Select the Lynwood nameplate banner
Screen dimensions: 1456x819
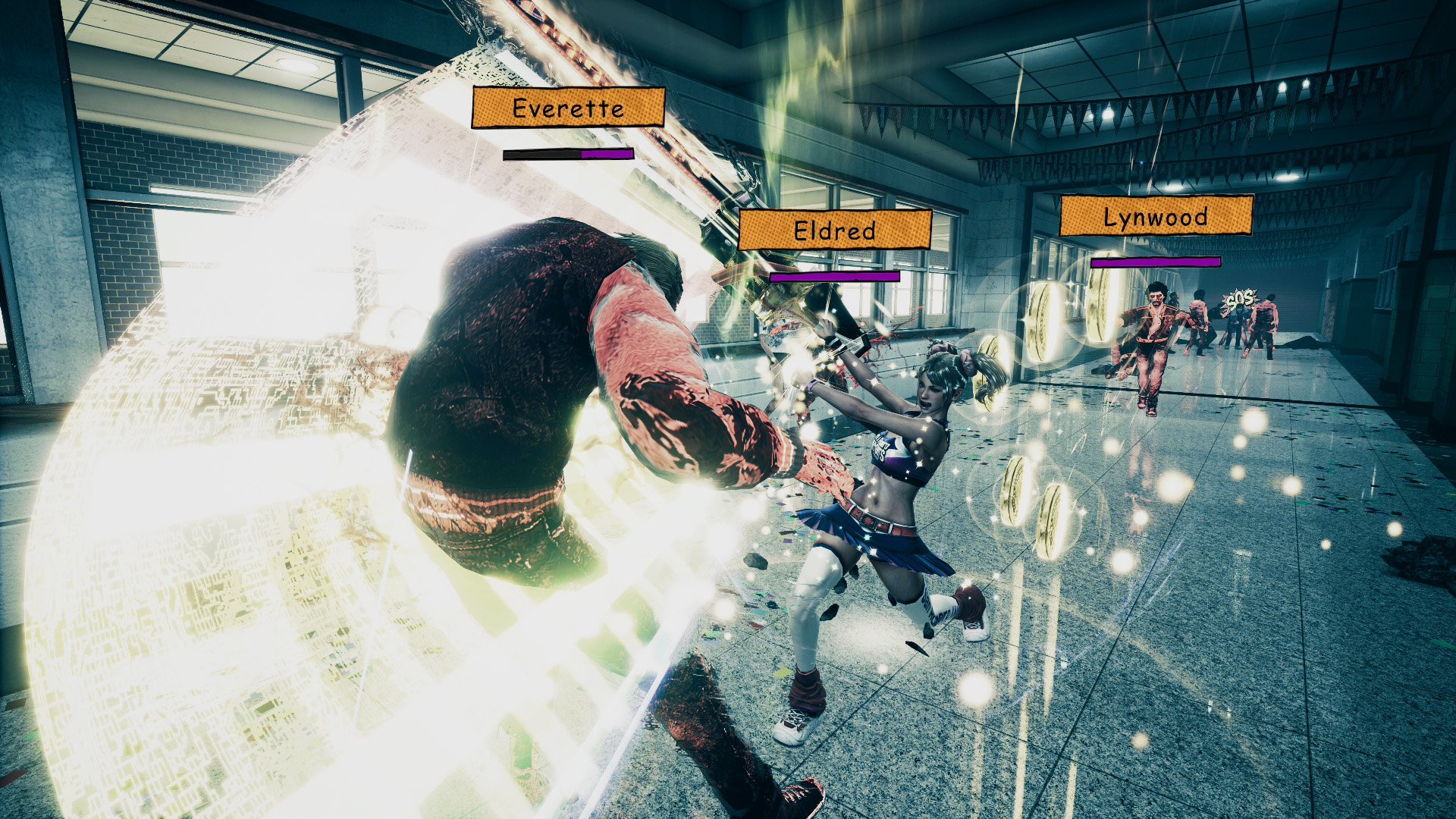tap(1156, 220)
